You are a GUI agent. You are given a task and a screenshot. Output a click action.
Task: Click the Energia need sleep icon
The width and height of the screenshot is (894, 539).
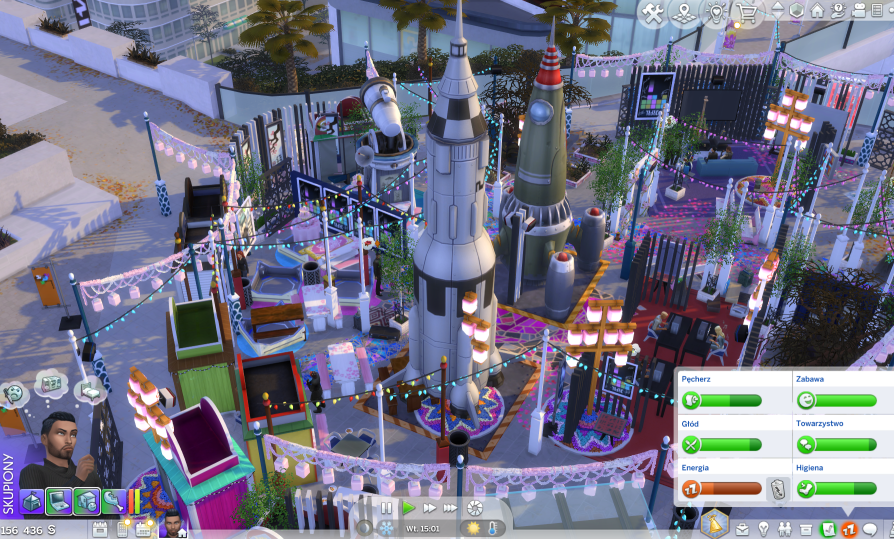(x=690, y=489)
